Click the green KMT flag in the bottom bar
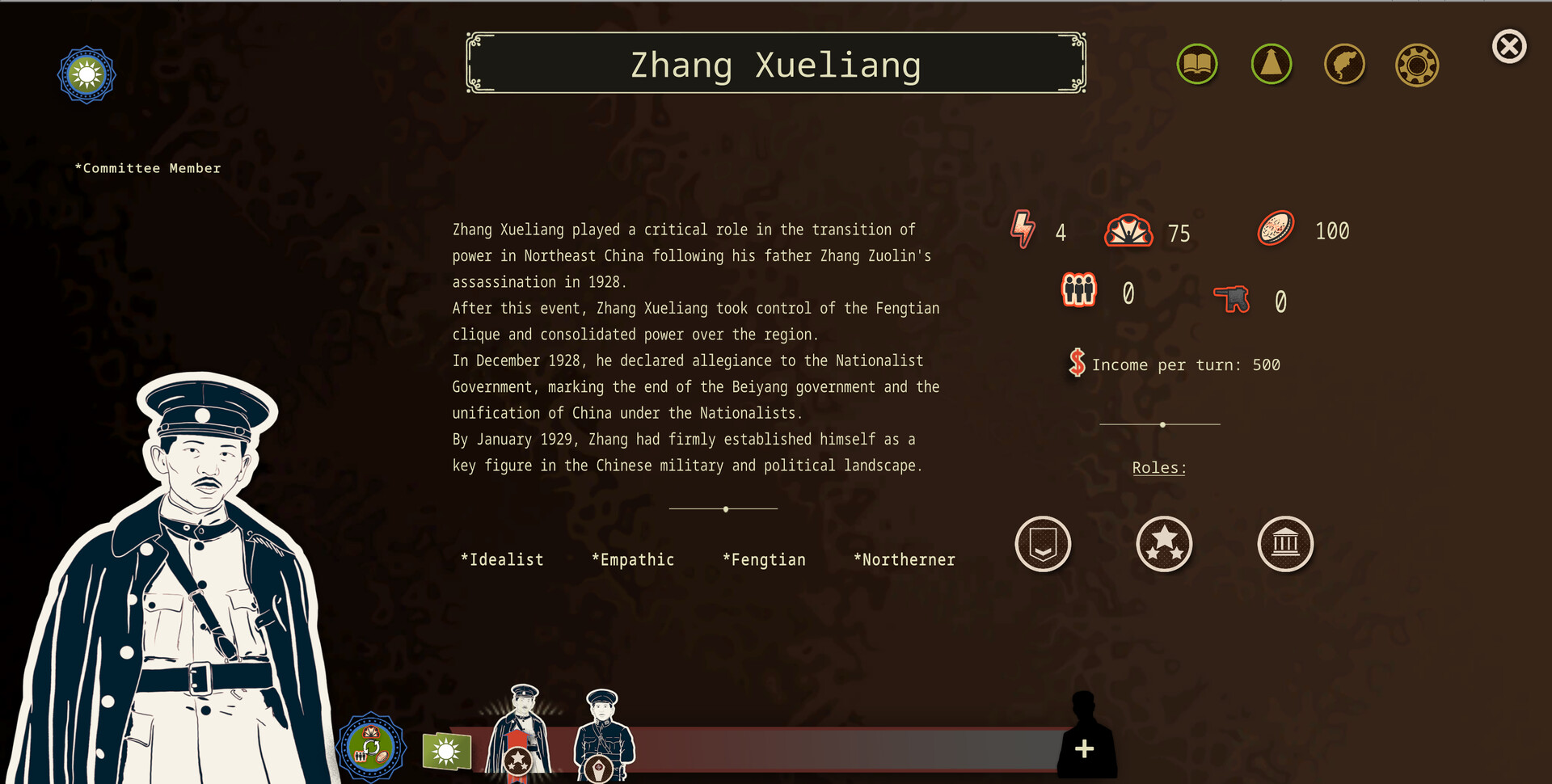The height and width of the screenshot is (784, 1552). (448, 751)
